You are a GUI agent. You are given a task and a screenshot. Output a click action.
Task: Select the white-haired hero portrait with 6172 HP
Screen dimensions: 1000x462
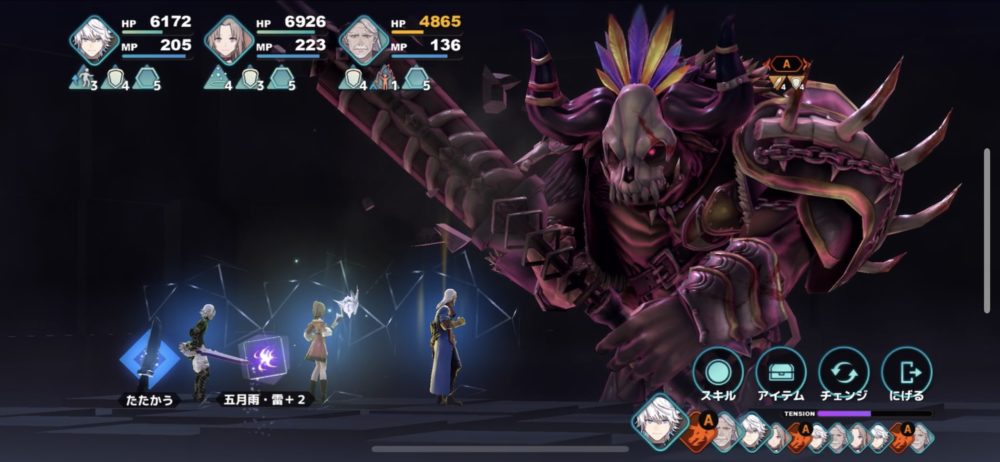coord(95,40)
